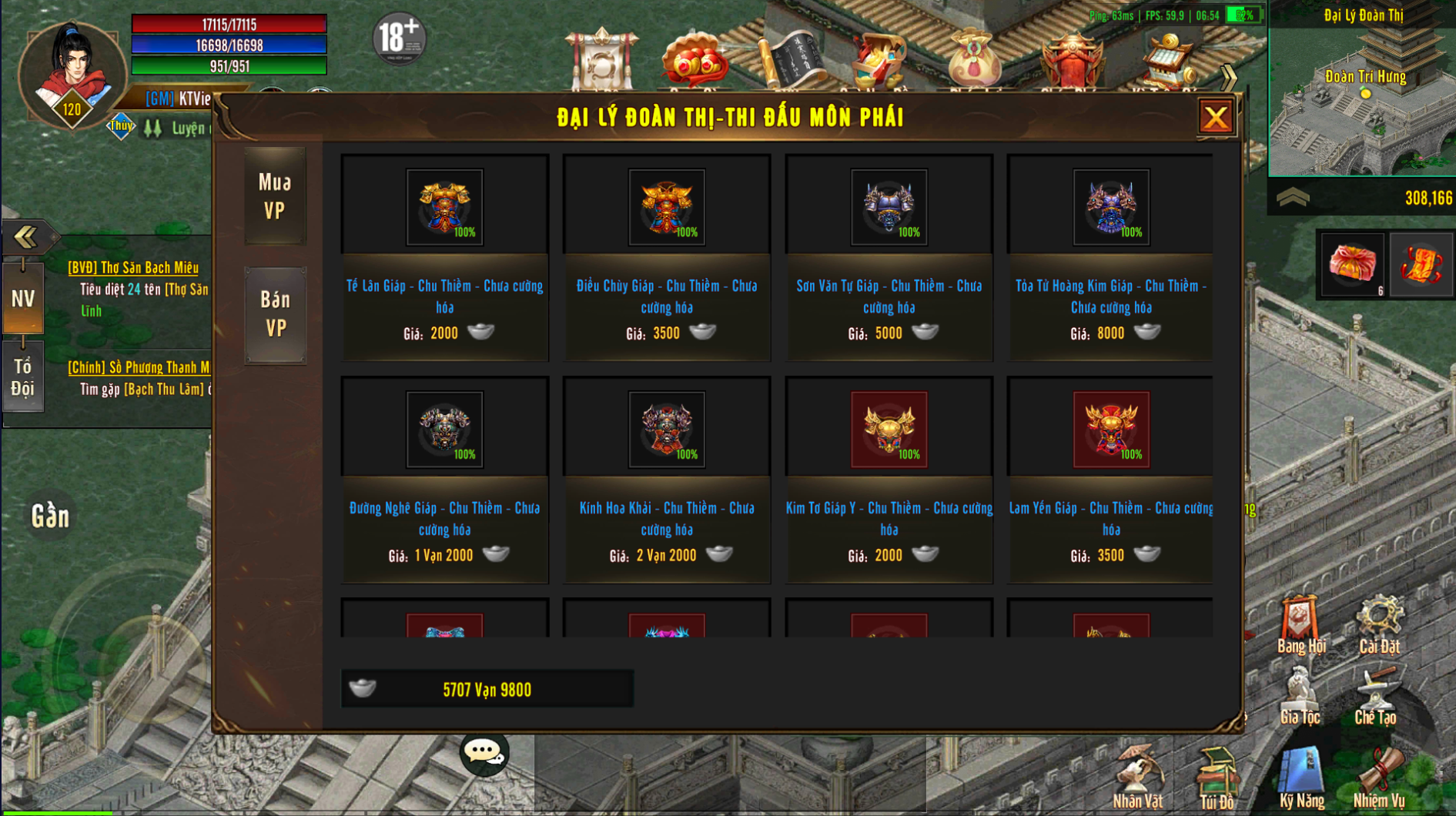Switch to the Mua VP tab
The height and width of the screenshot is (816, 1456).
(275, 196)
